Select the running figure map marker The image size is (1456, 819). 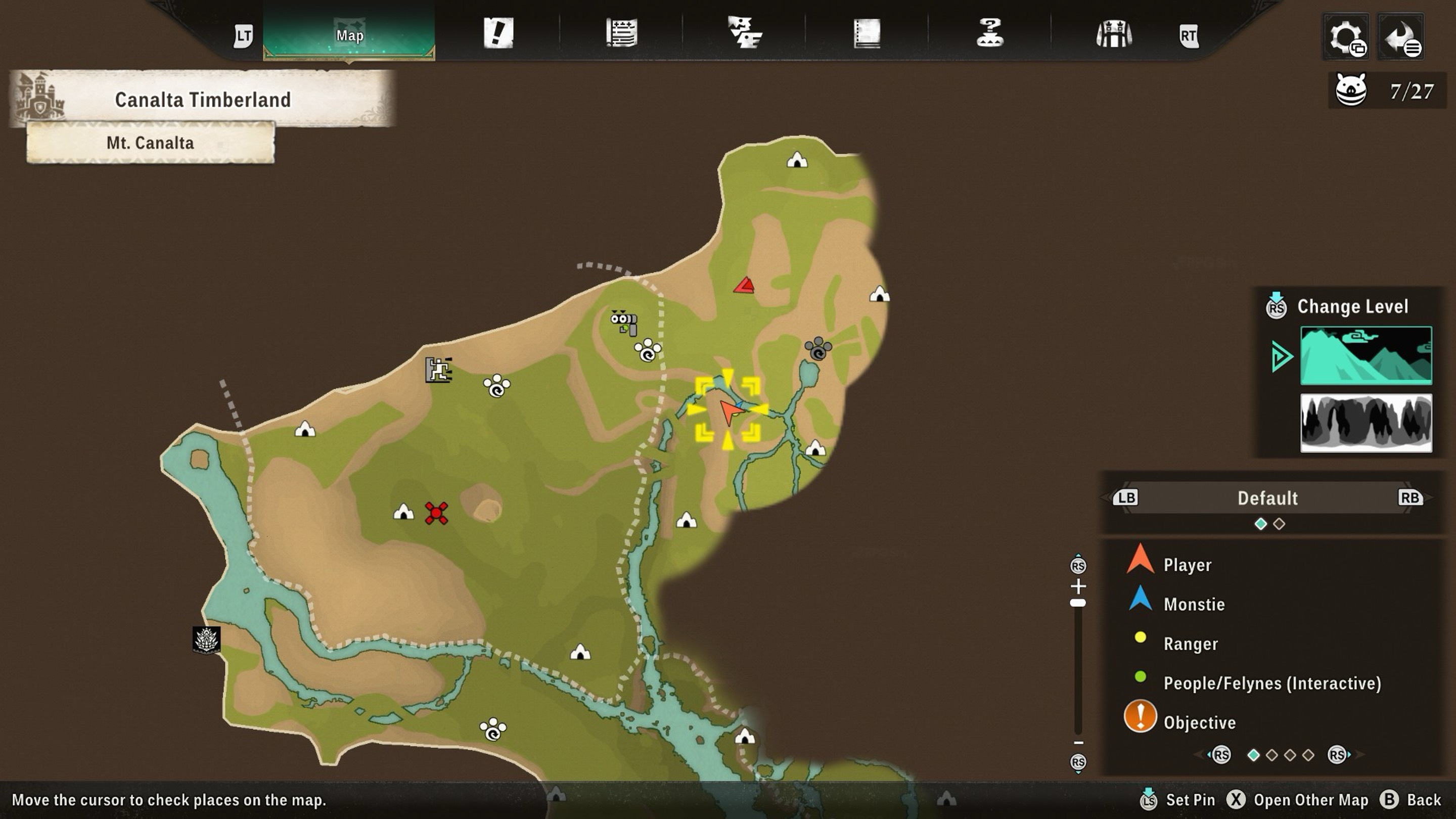coord(439,370)
